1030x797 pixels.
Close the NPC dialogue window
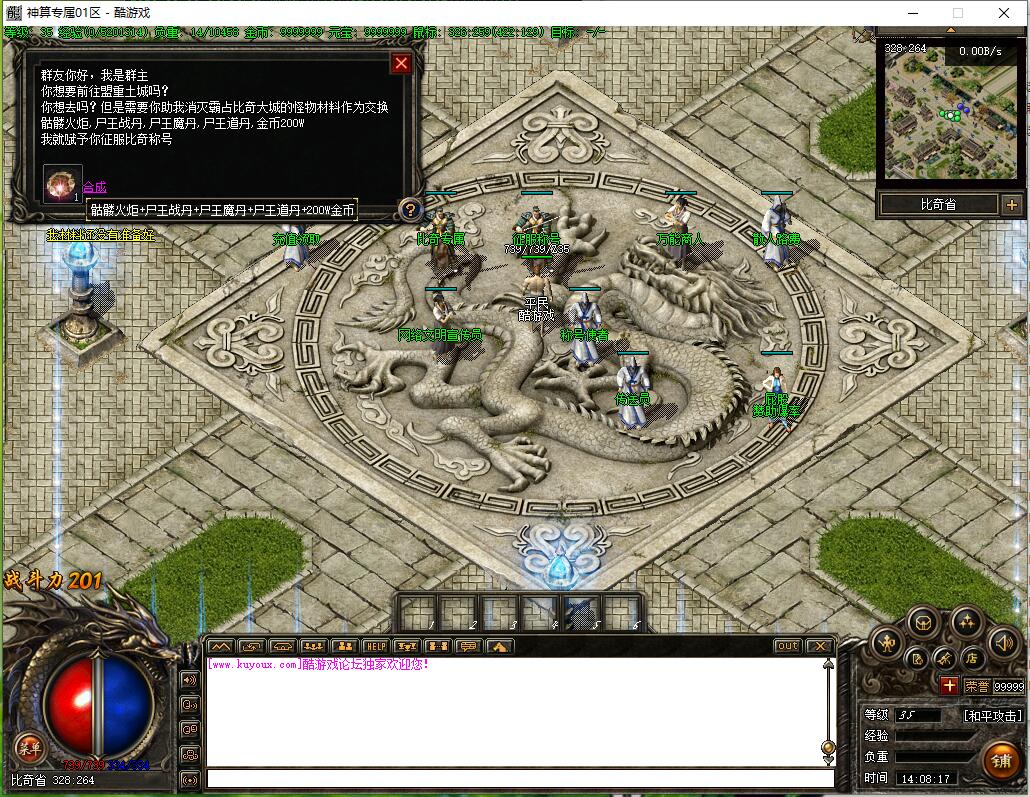(401, 64)
